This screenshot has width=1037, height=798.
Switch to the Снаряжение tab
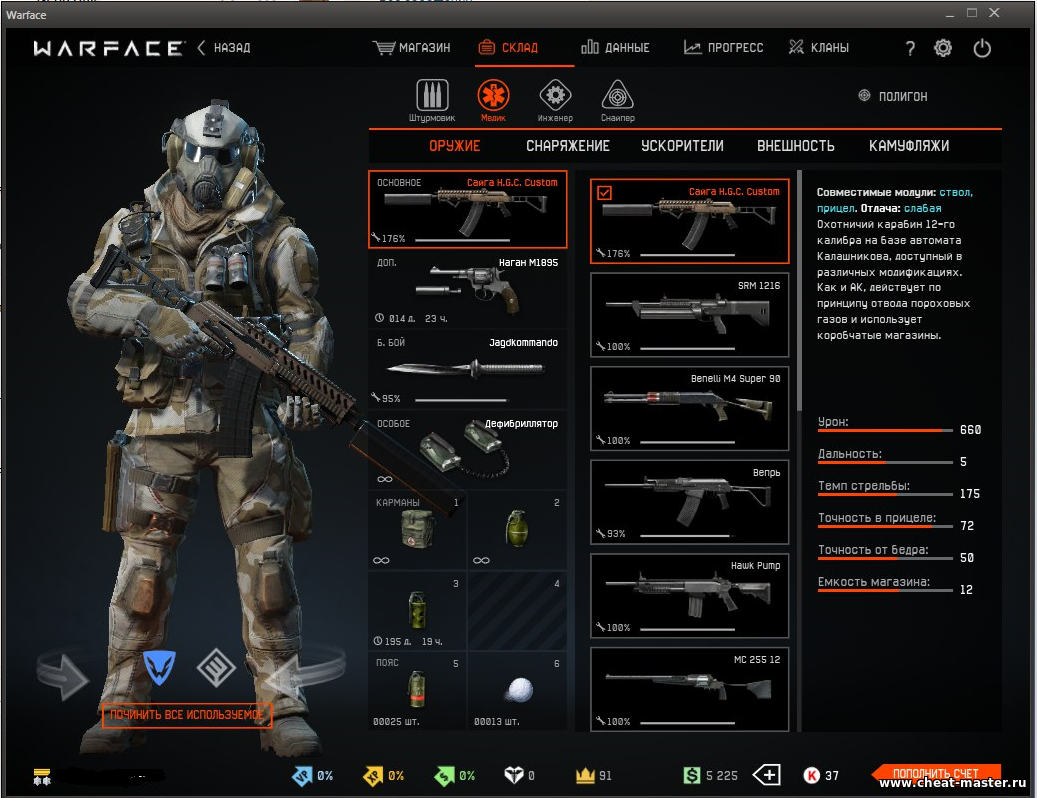pyautogui.click(x=568, y=146)
